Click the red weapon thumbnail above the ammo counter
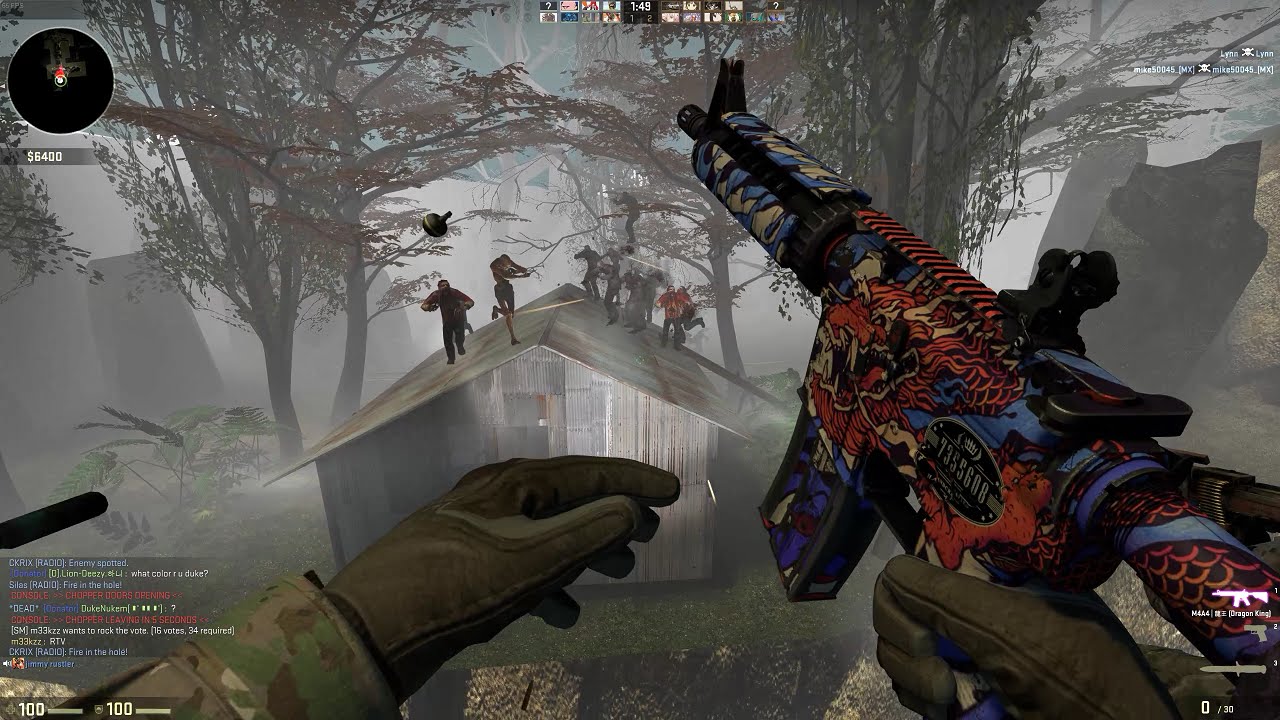Screen dimensions: 1280x720 tap(1240, 596)
